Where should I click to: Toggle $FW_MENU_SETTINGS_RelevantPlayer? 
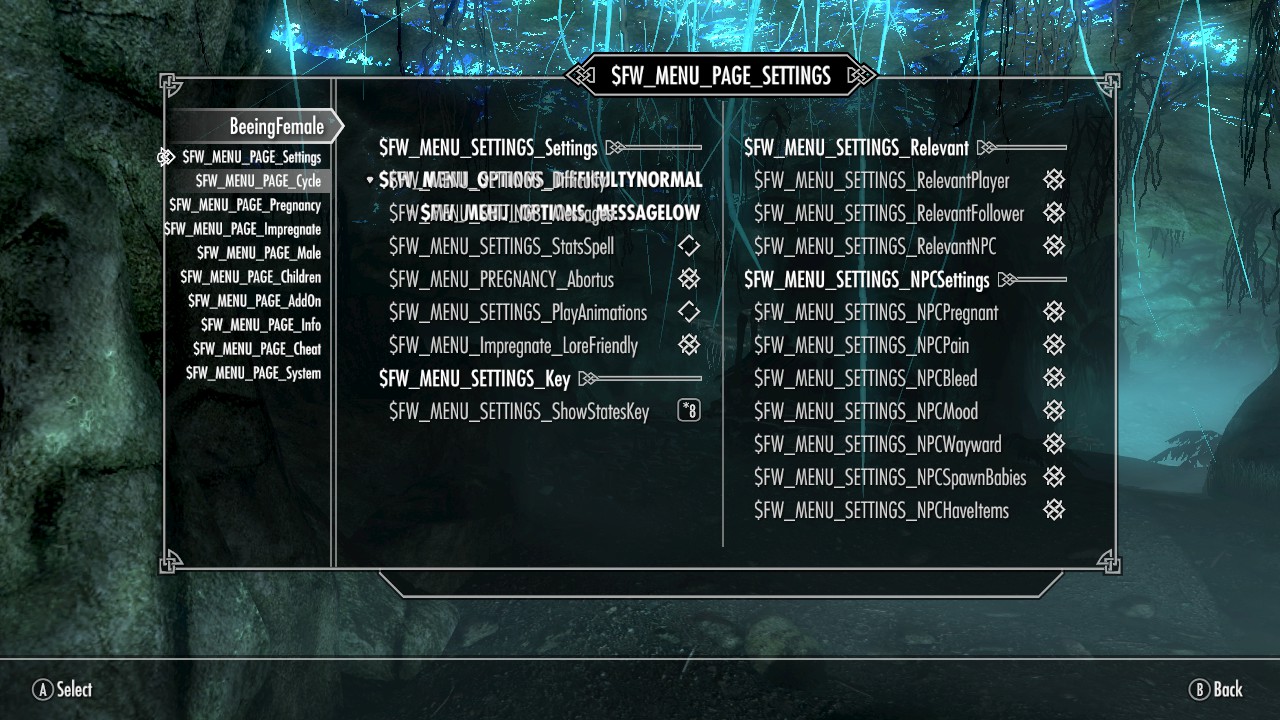[x=1054, y=180]
